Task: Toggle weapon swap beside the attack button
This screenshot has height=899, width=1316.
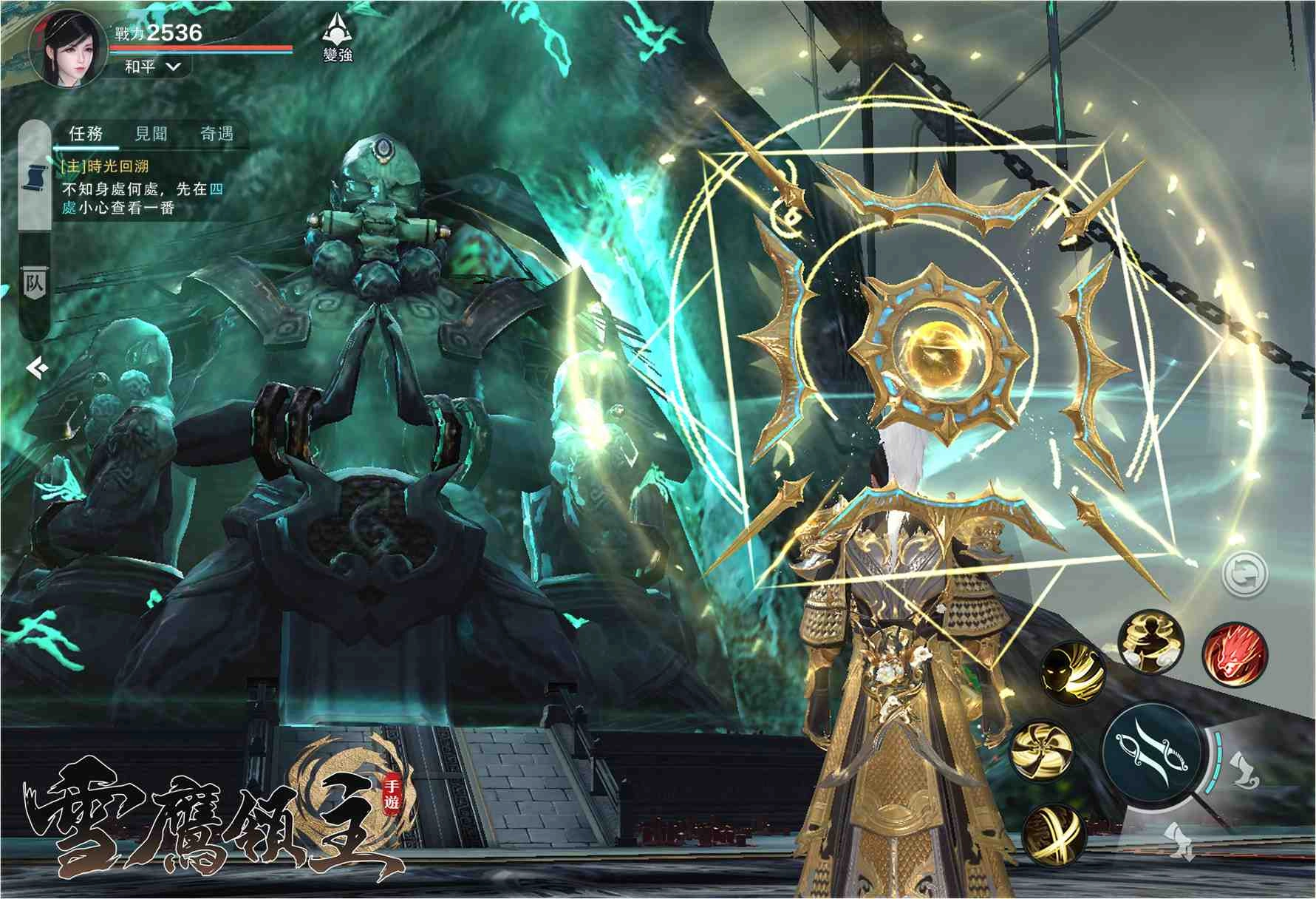Action: [x=1245, y=767]
